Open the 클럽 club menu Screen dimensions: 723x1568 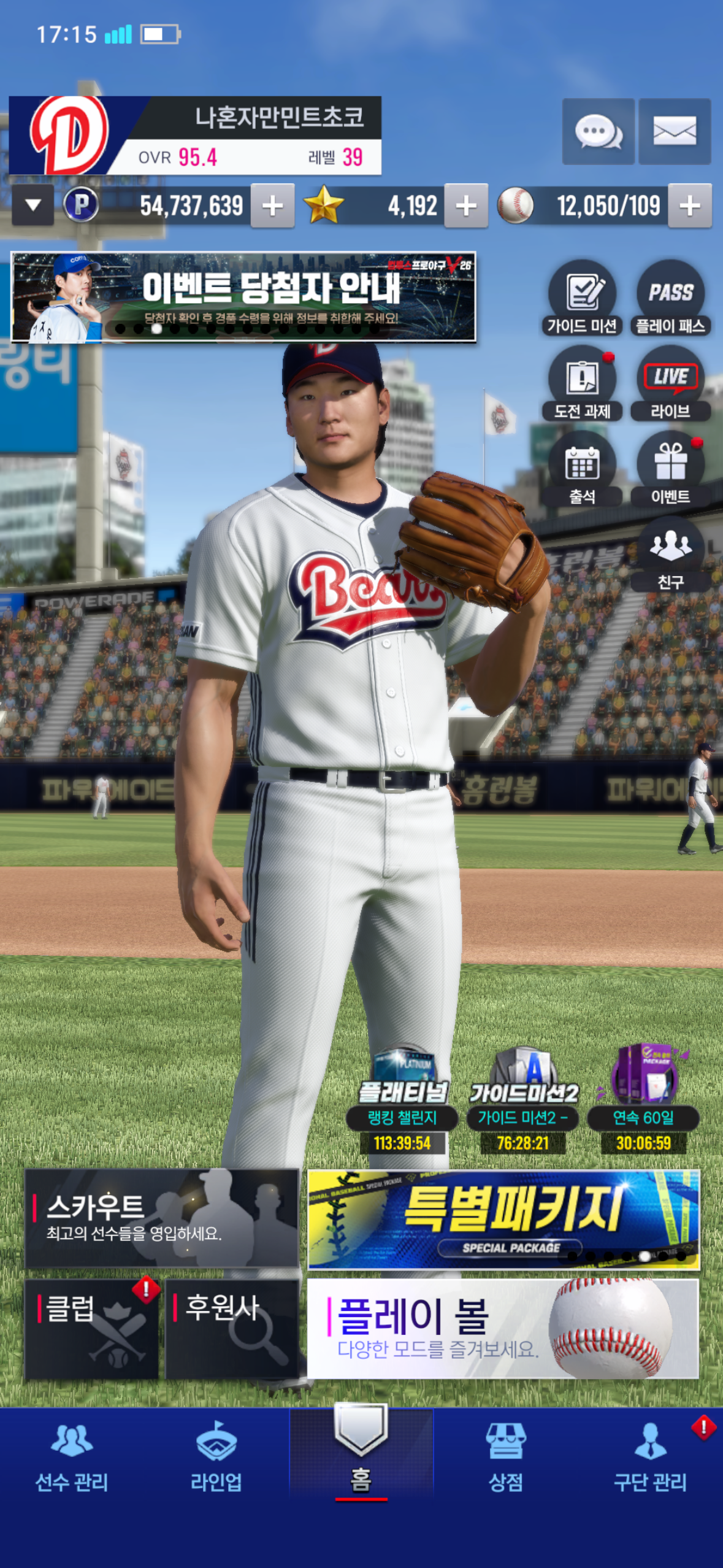coord(91,1329)
